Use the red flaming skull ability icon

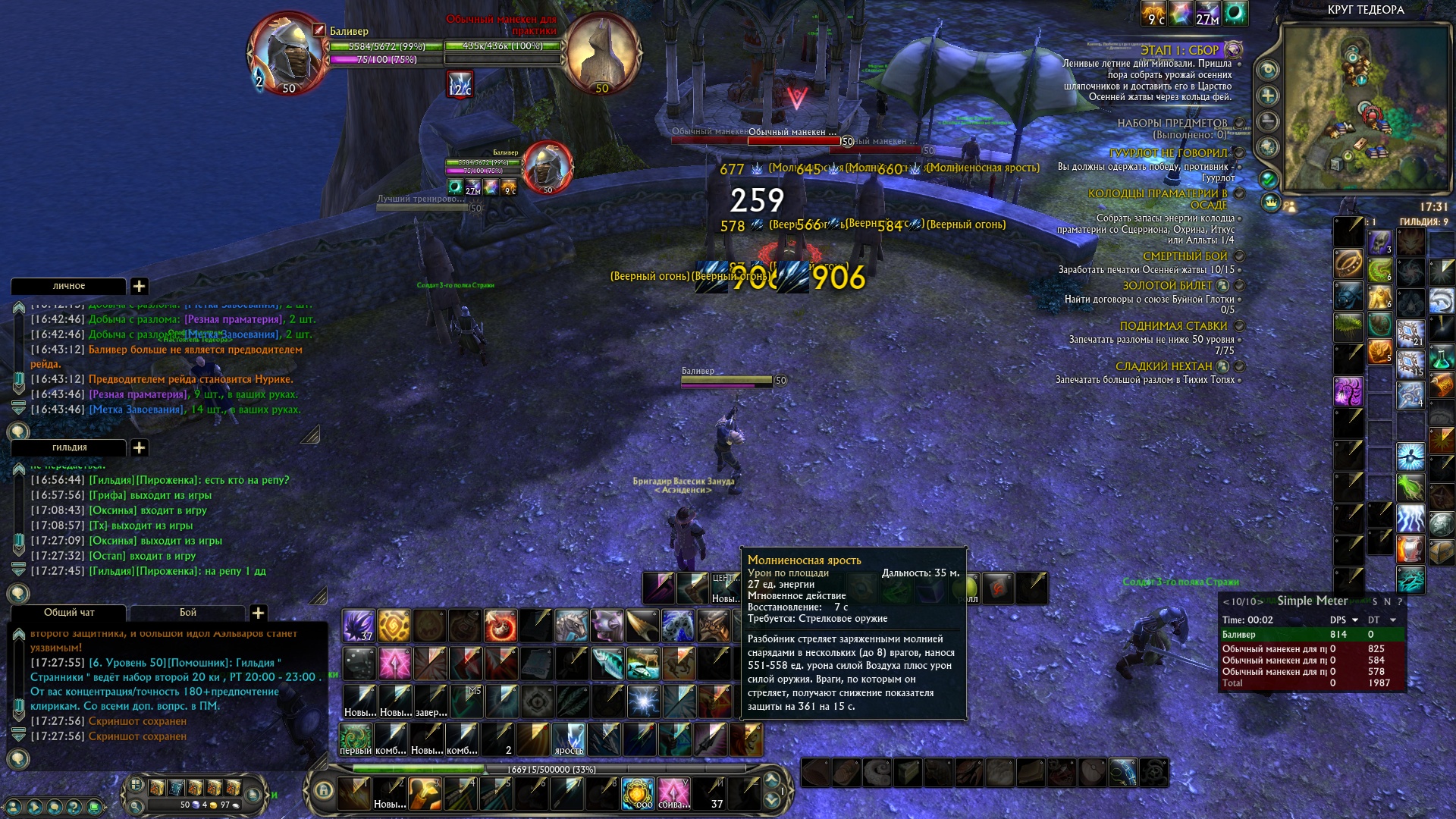(x=500, y=626)
